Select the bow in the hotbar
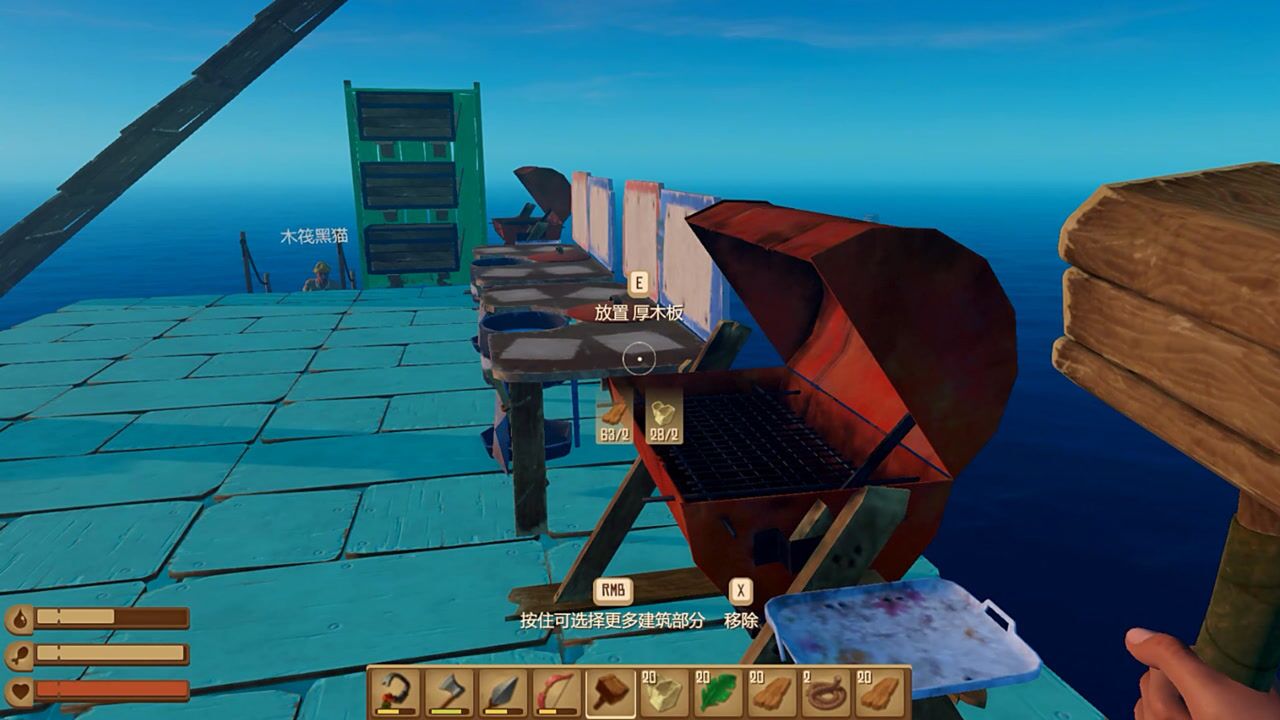1280x720 pixels. point(557,692)
